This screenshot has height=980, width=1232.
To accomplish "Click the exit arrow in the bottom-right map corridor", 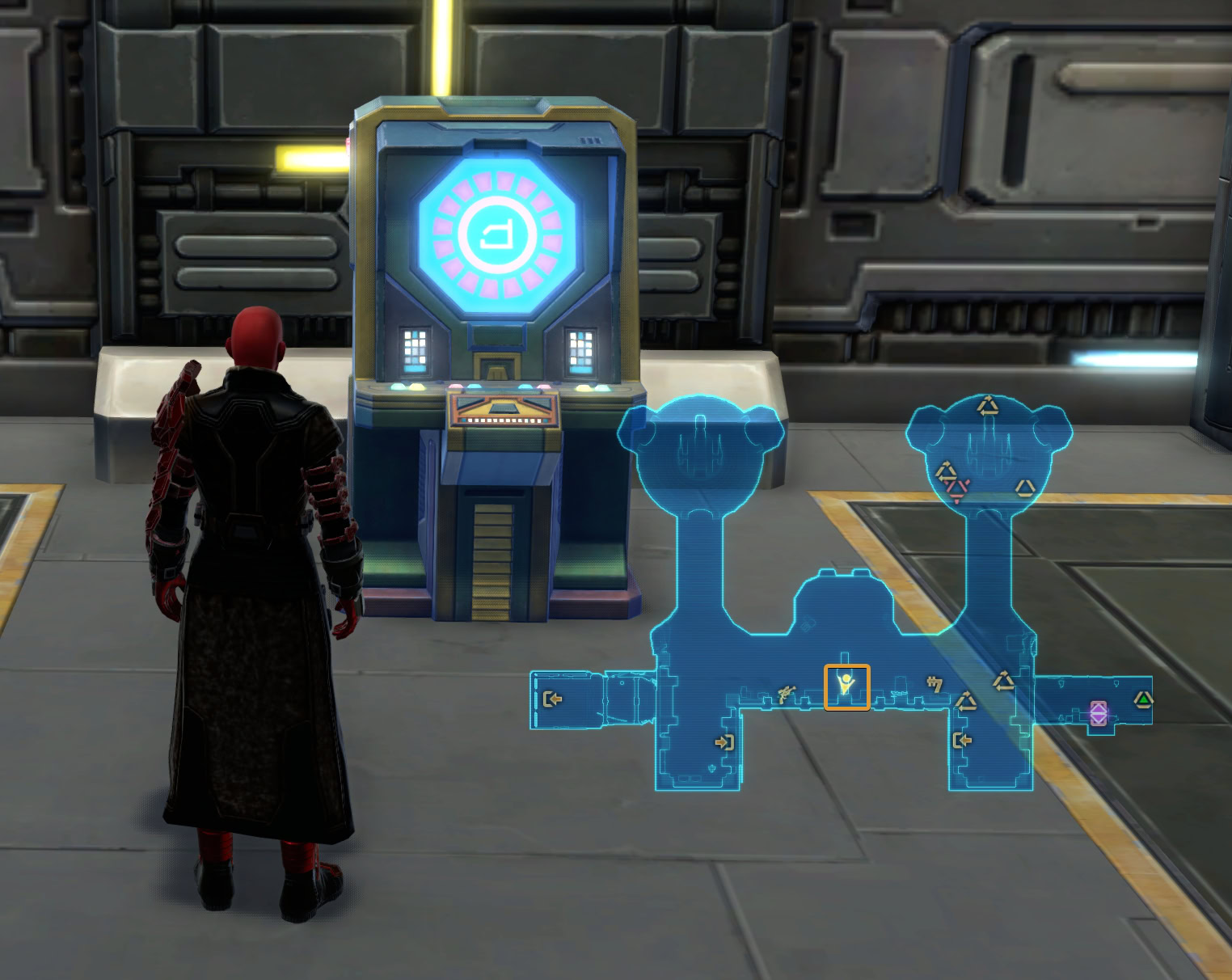I will pyautogui.click(x=963, y=740).
